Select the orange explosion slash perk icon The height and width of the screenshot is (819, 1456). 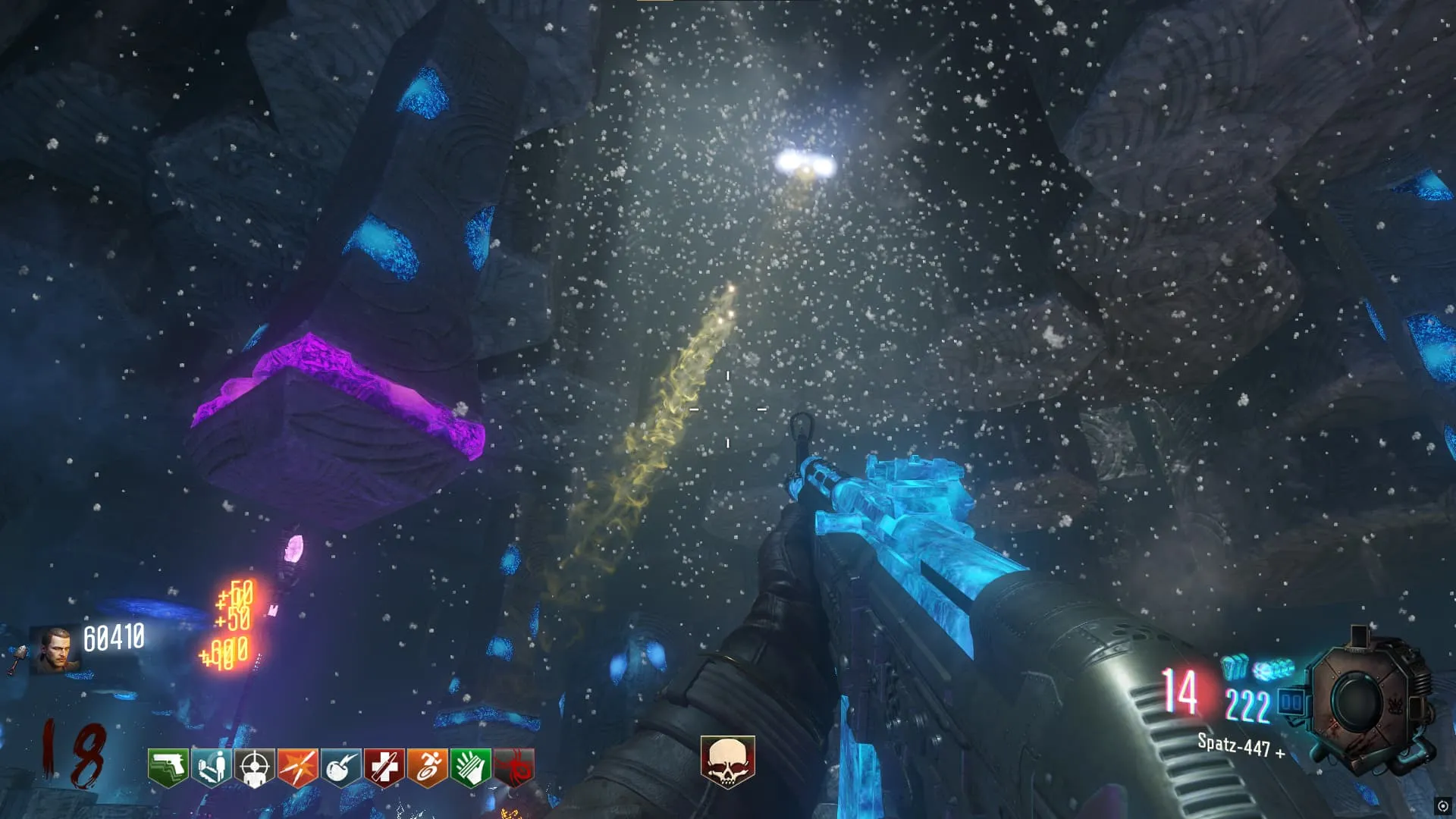pos(297,767)
